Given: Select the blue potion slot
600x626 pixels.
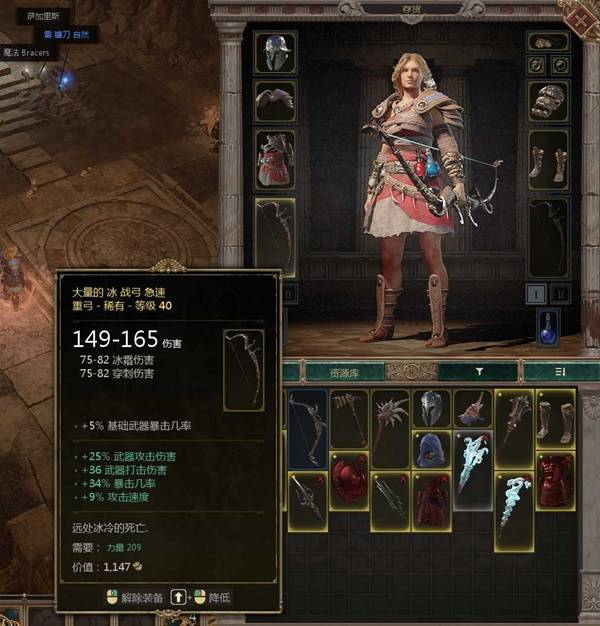Looking at the screenshot, I should click(547, 326).
